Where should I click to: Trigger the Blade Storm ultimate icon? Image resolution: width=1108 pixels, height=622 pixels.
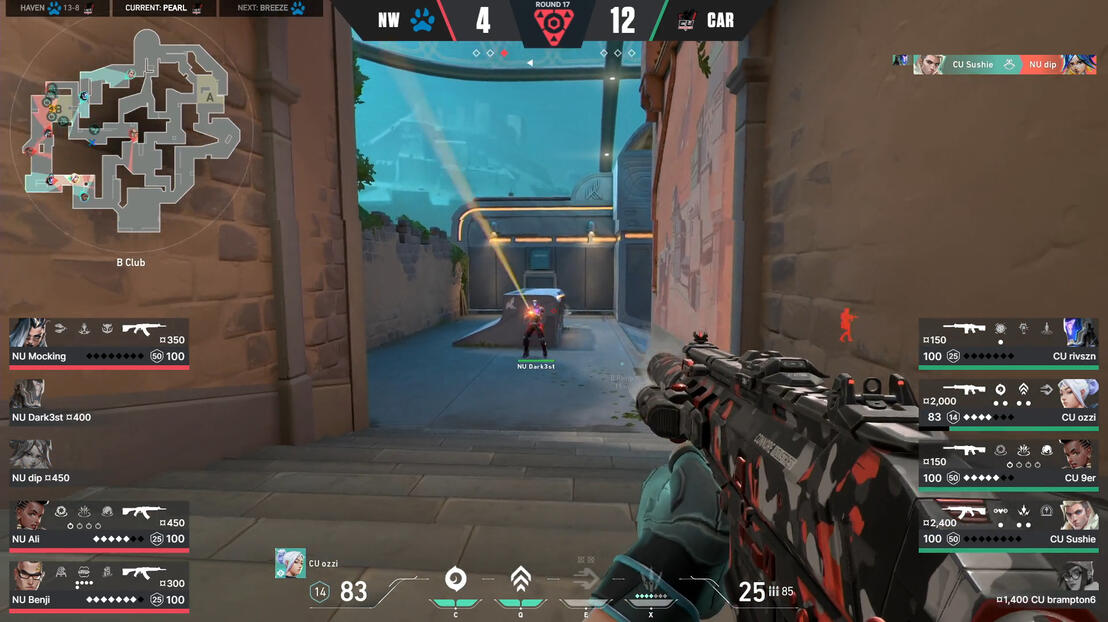[651, 580]
